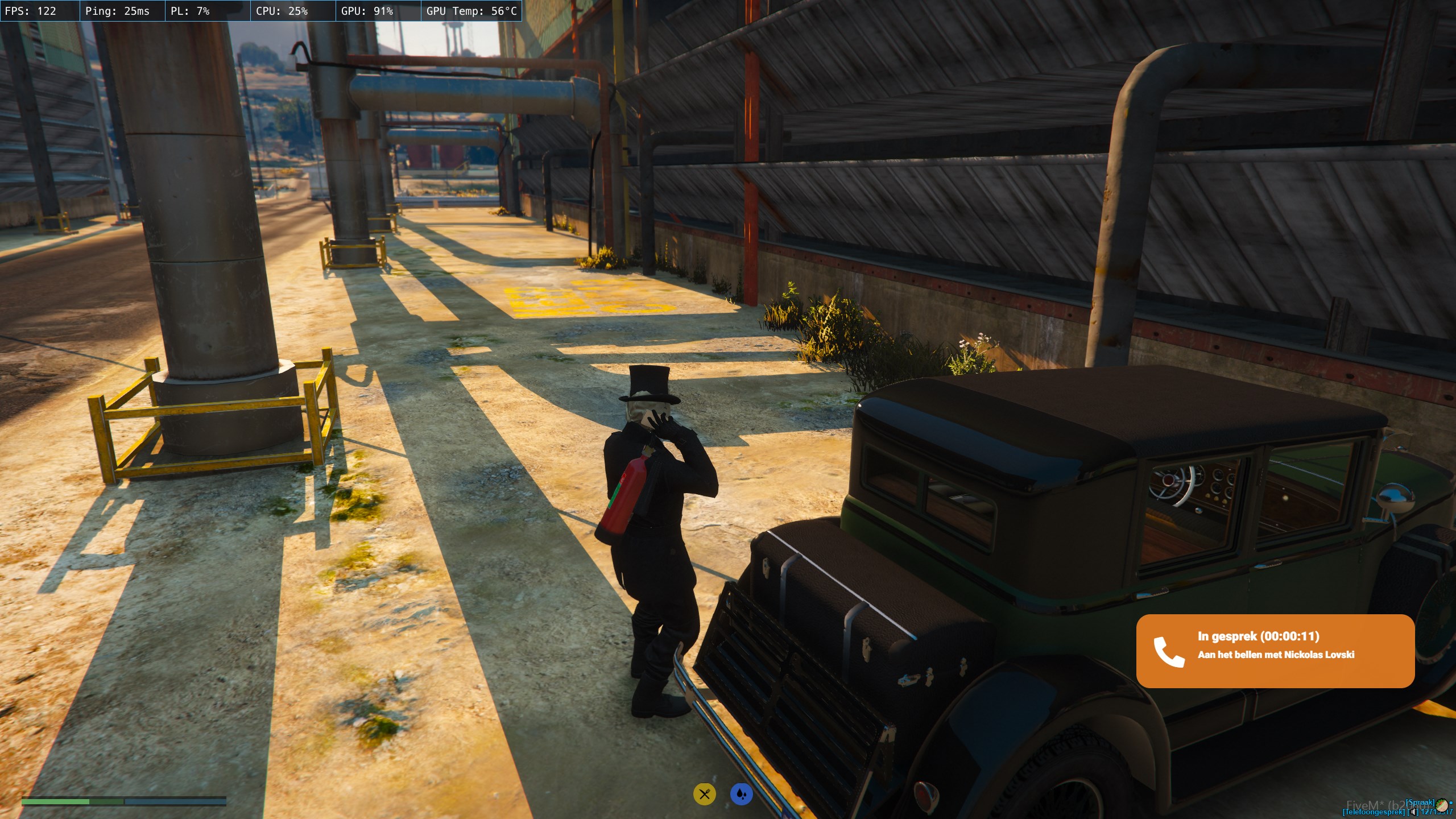Screen dimensions: 1456x819
Task: Select the blue thirst water-drop icon
Action: [741, 794]
